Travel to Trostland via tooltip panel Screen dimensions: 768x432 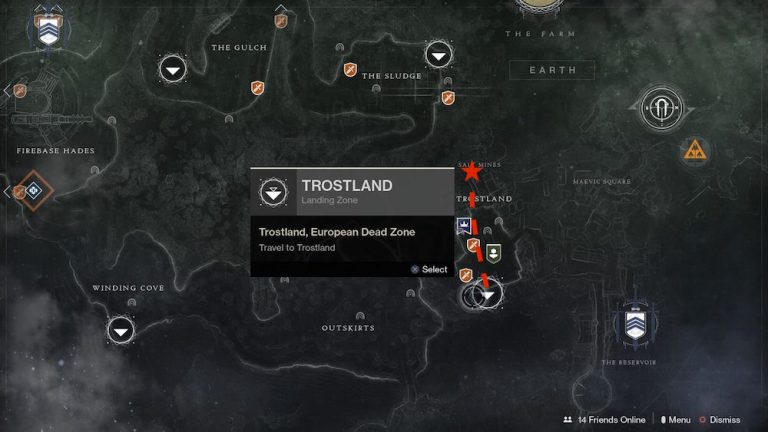click(x=352, y=240)
